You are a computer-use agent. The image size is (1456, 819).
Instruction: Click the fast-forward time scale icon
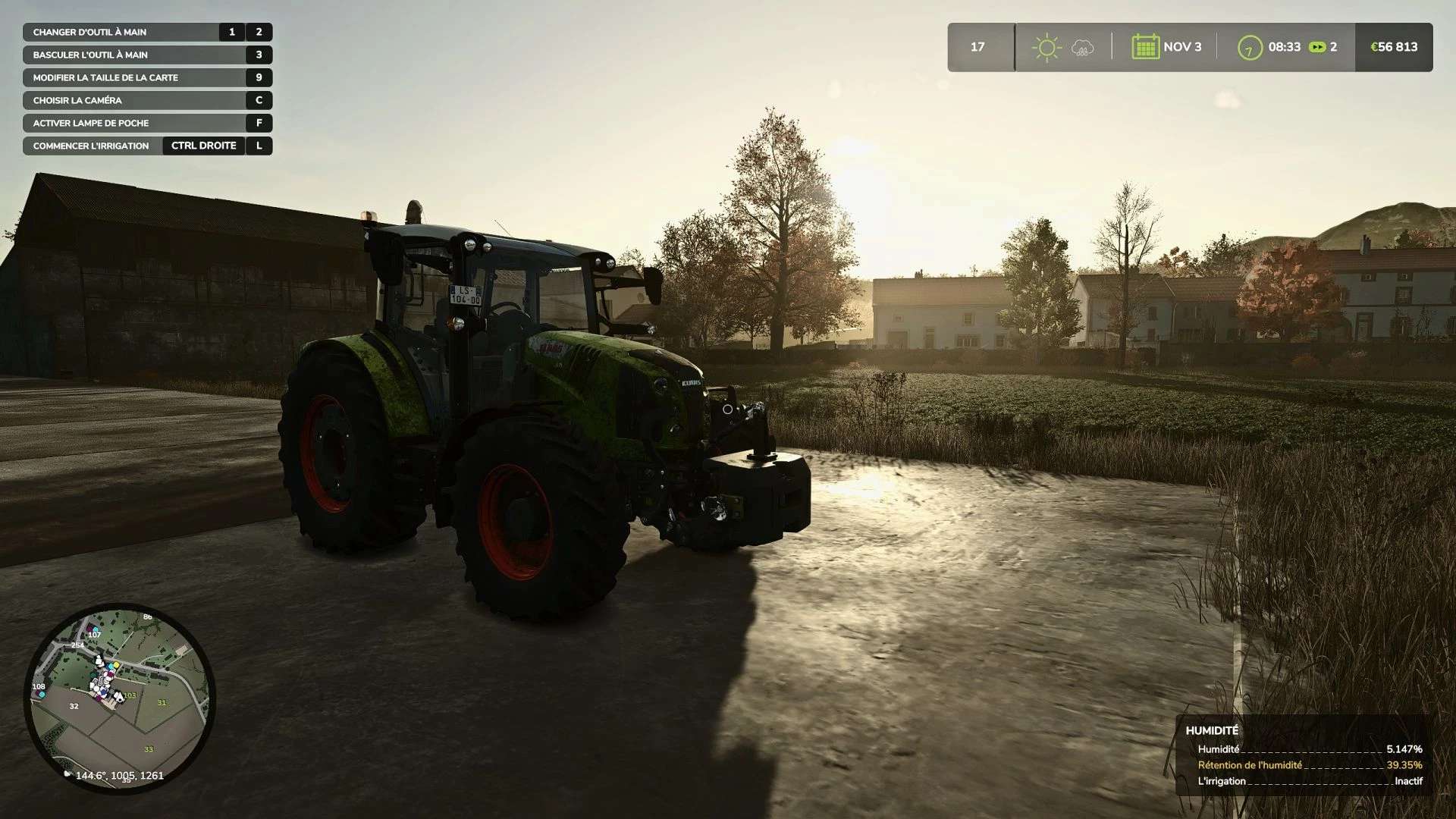pos(1316,47)
